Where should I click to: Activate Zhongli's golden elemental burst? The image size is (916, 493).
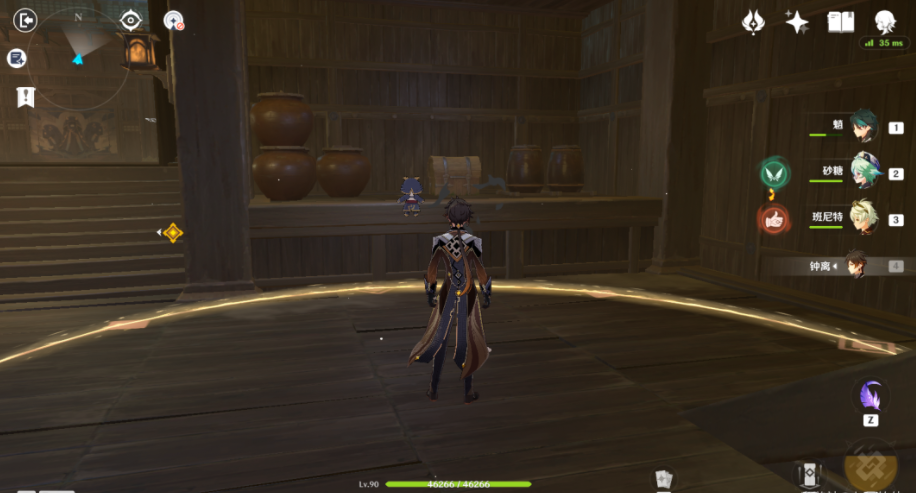point(871,464)
